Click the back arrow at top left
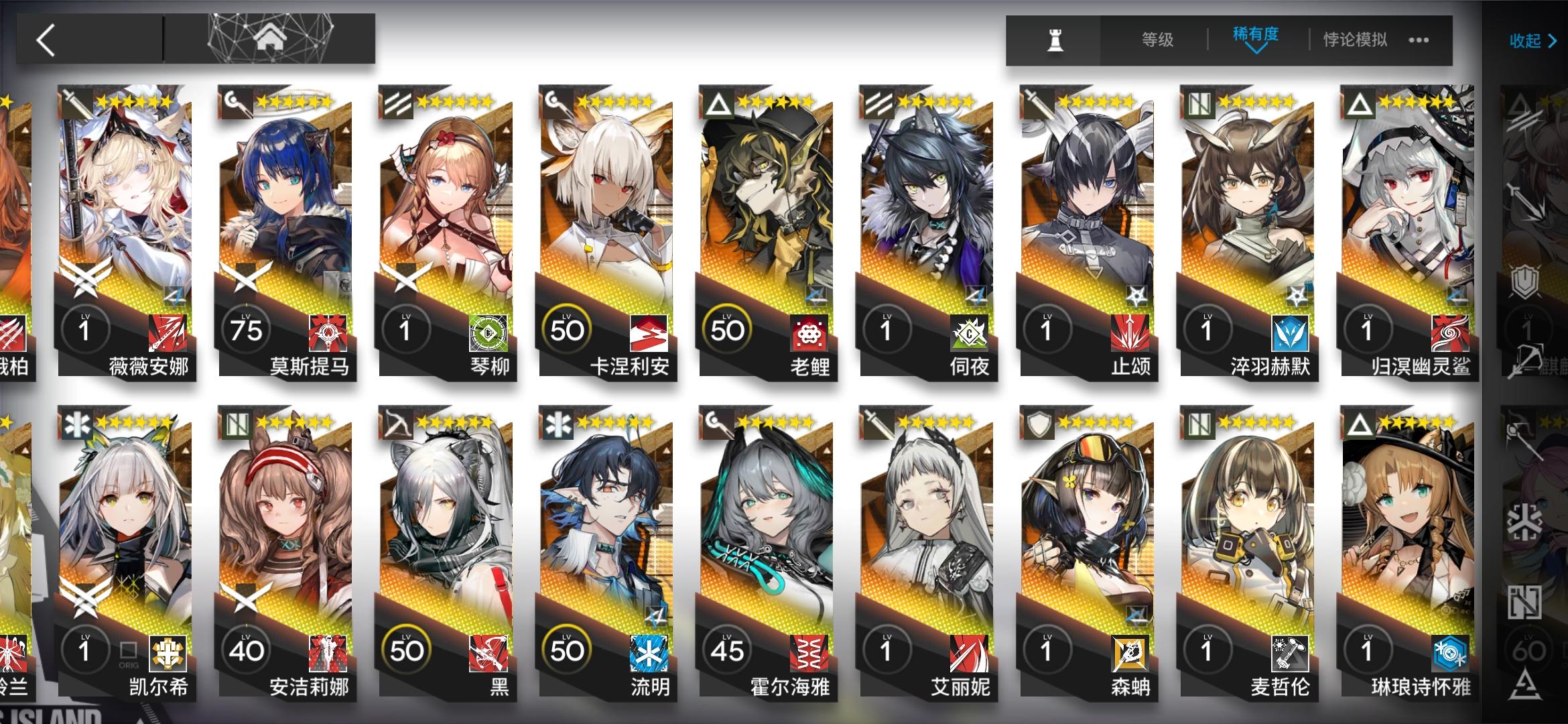The image size is (1568, 724). tap(44, 40)
